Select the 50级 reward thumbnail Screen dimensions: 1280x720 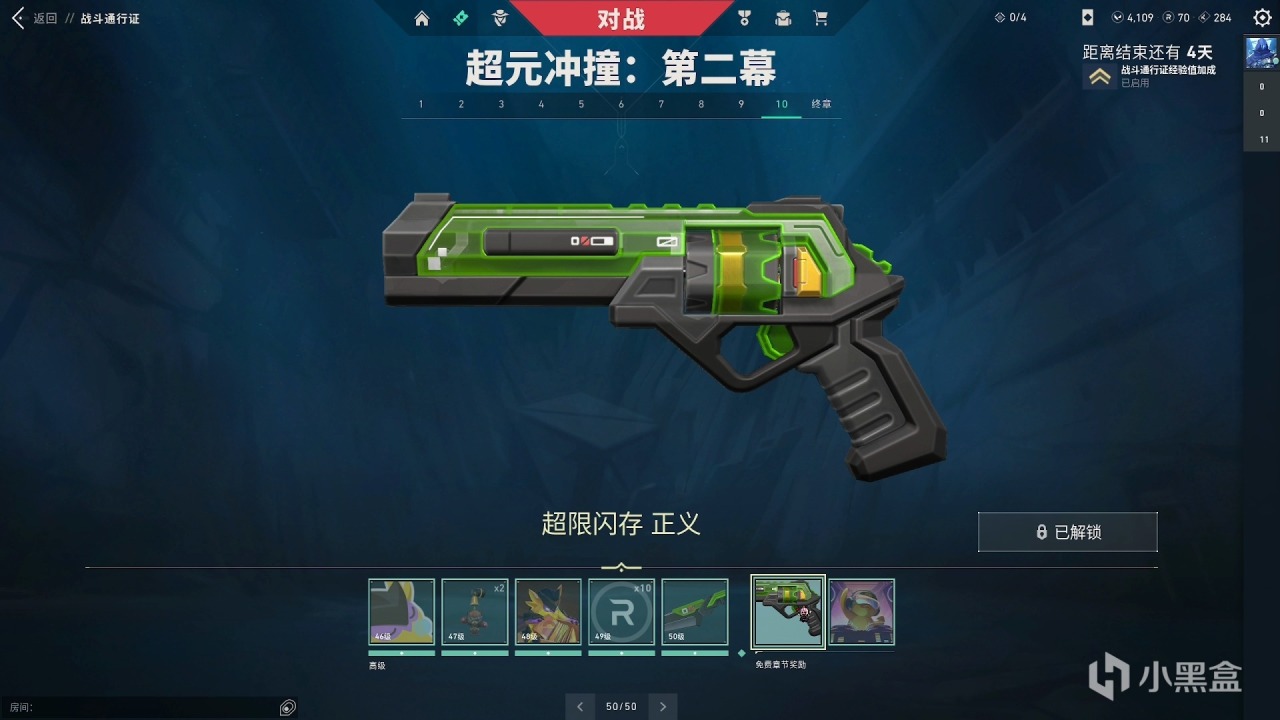click(695, 610)
